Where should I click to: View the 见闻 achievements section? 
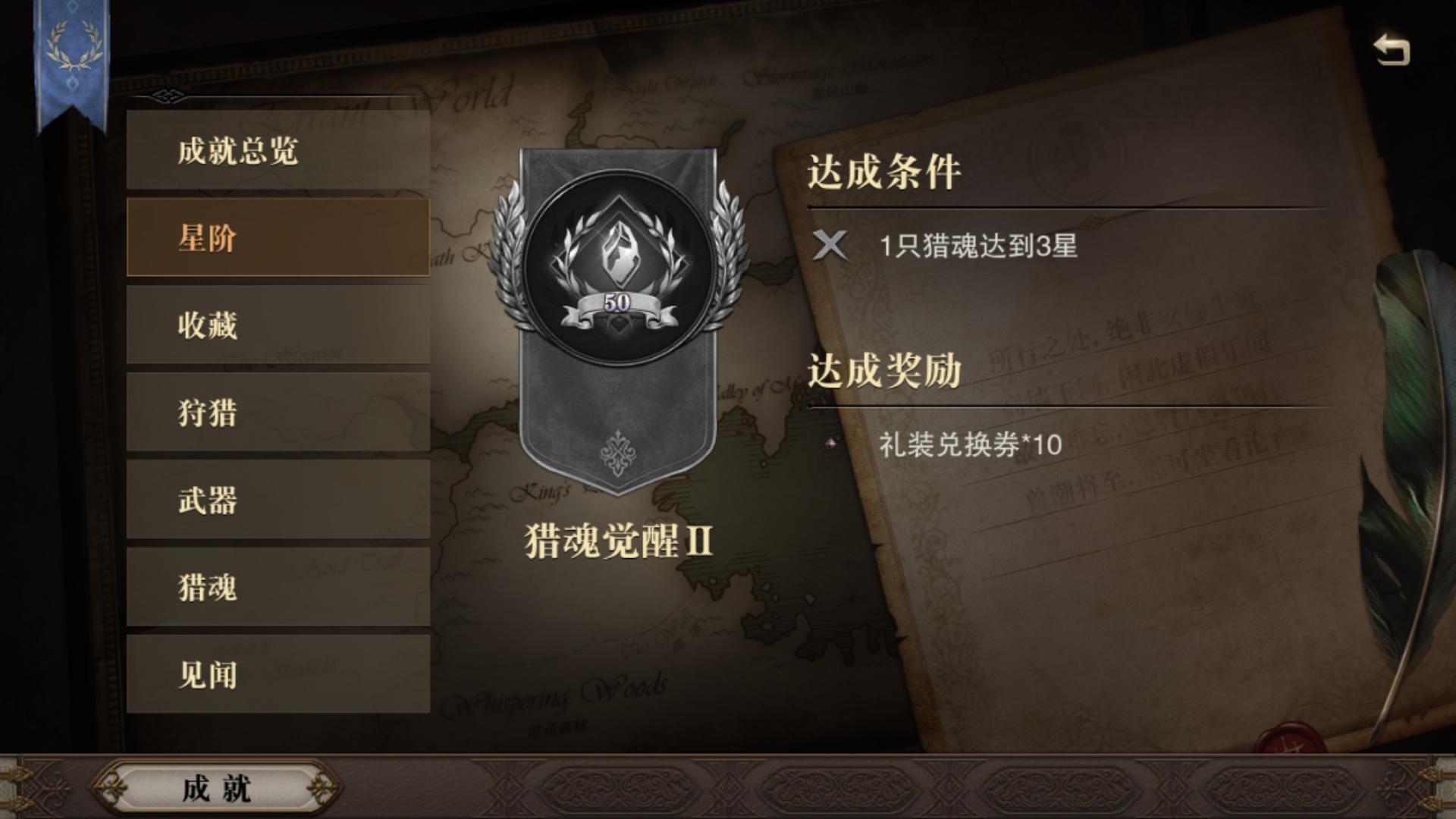pos(279,673)
